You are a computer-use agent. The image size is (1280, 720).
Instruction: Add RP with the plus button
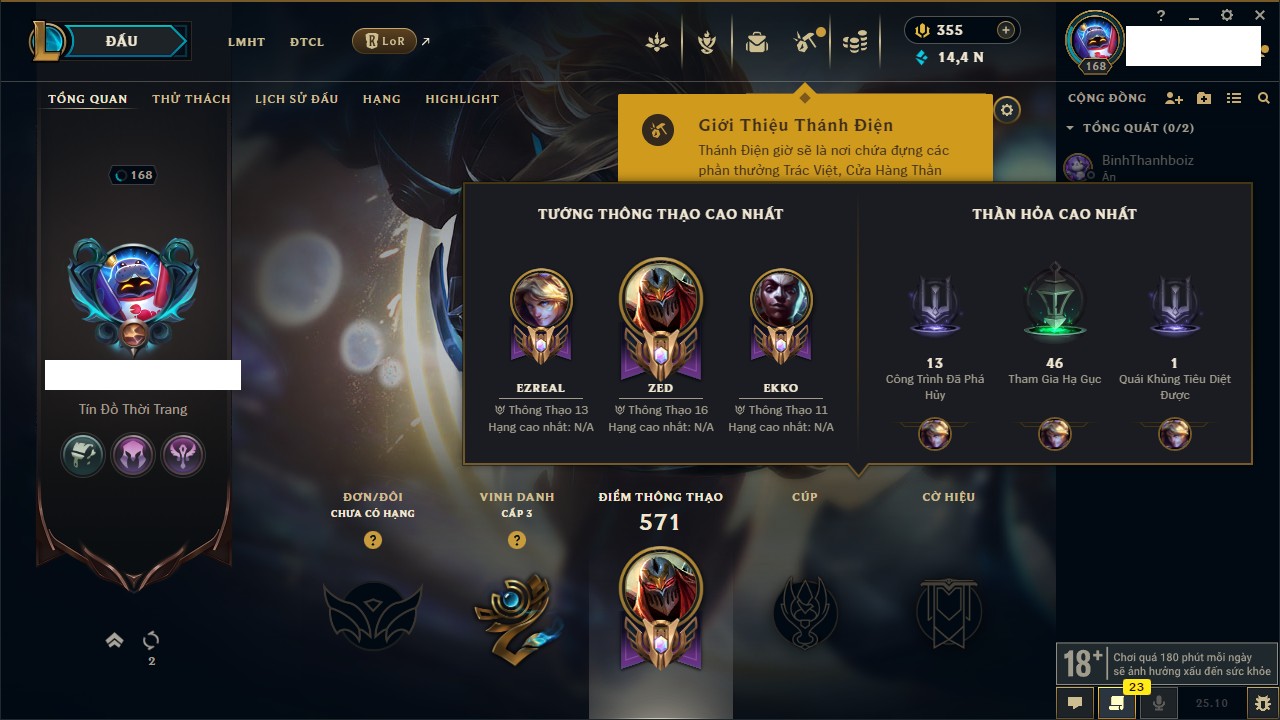pyautogui.click(x=1006, y=31)
